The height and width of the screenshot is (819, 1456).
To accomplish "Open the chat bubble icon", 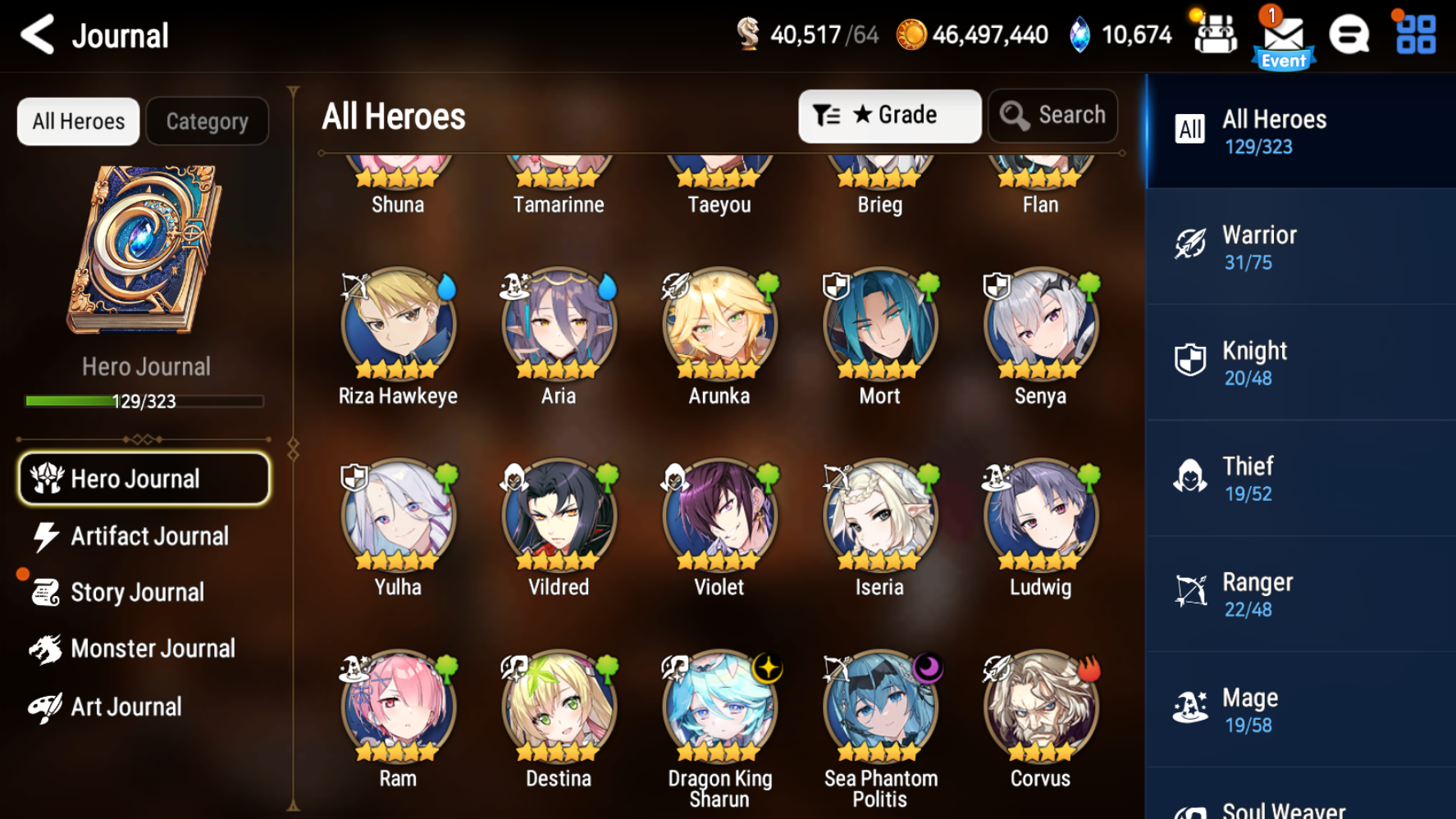I will (x=1349, y=35).
